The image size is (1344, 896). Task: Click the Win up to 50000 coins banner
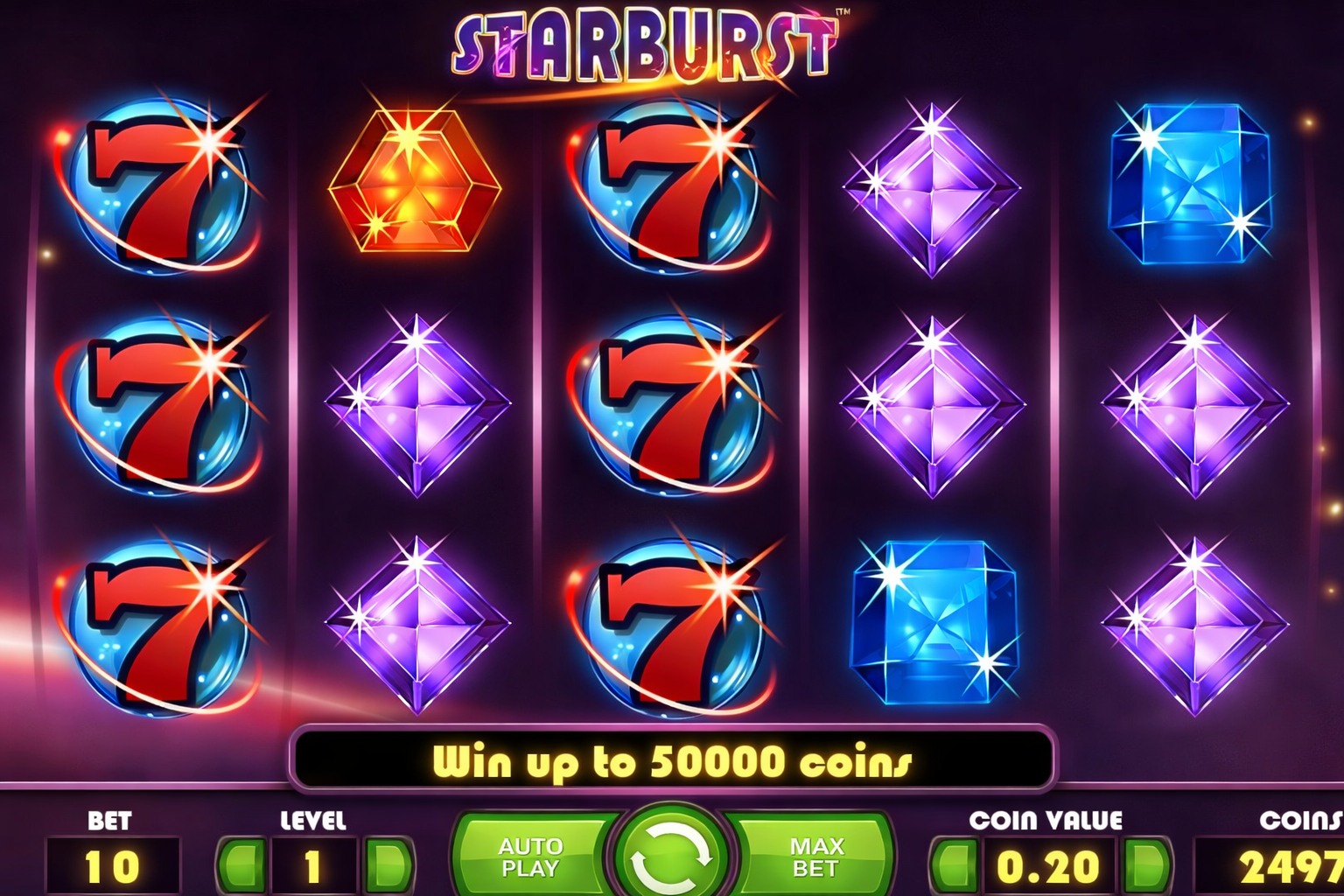(672, 760)
